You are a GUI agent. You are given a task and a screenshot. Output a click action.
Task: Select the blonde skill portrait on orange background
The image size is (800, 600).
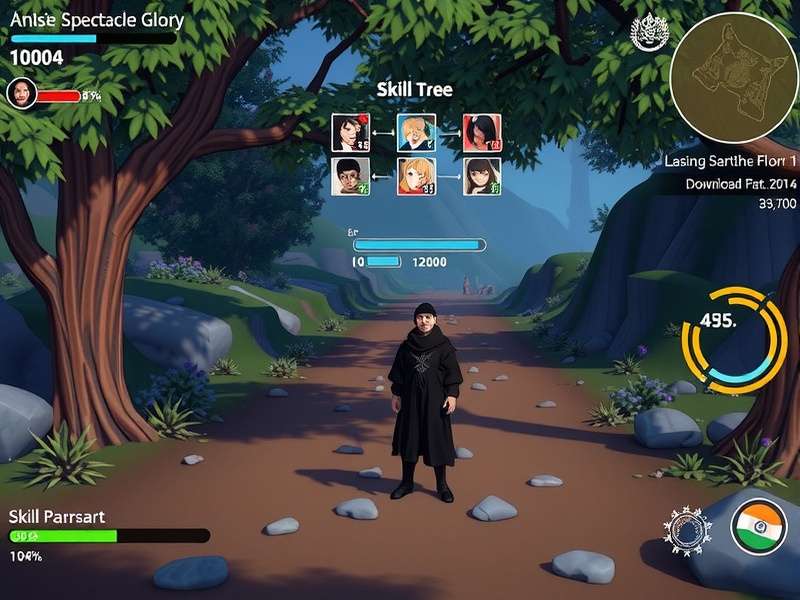[x=416, y=176]
